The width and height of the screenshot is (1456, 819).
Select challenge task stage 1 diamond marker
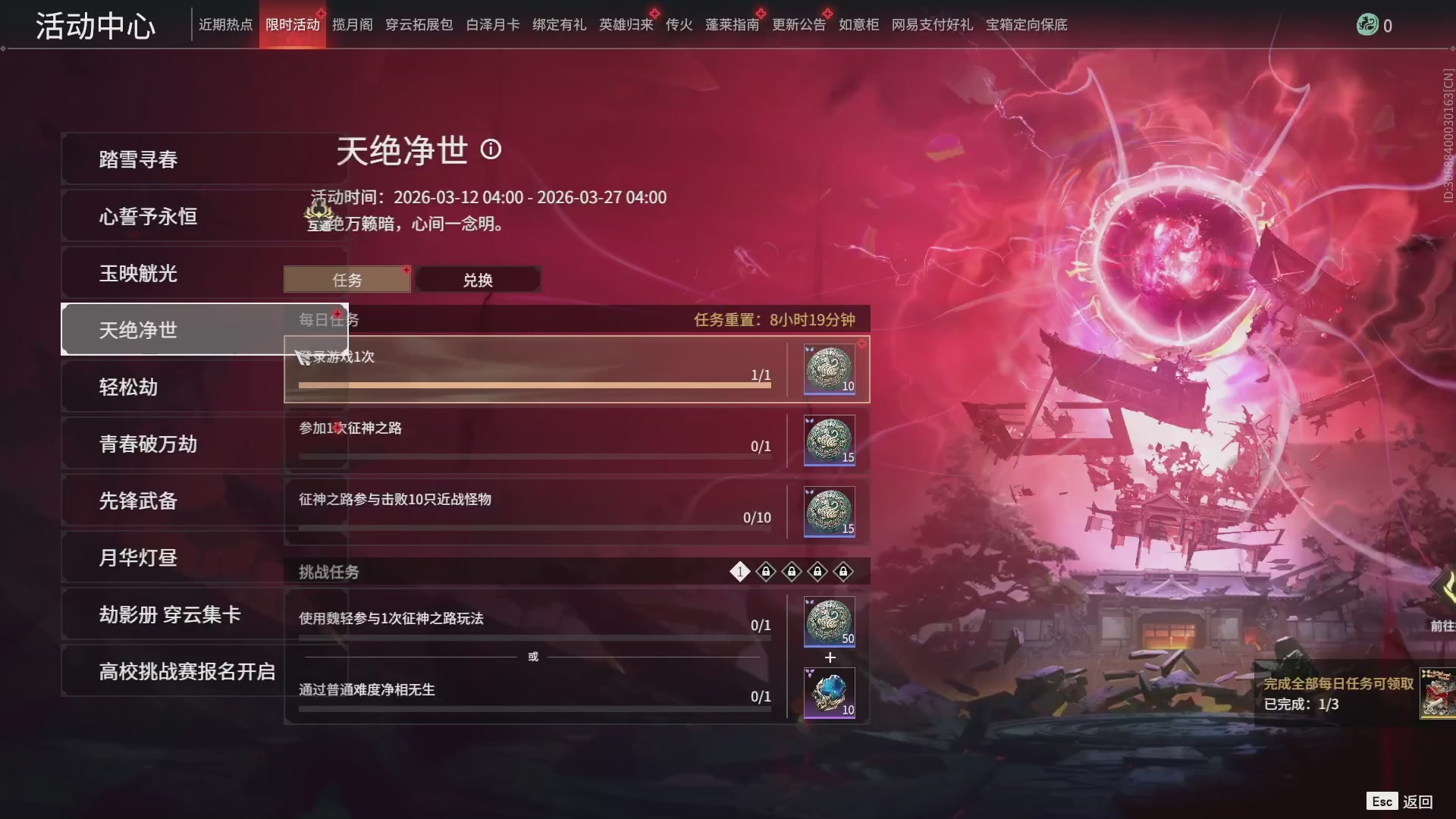(739, 572)
